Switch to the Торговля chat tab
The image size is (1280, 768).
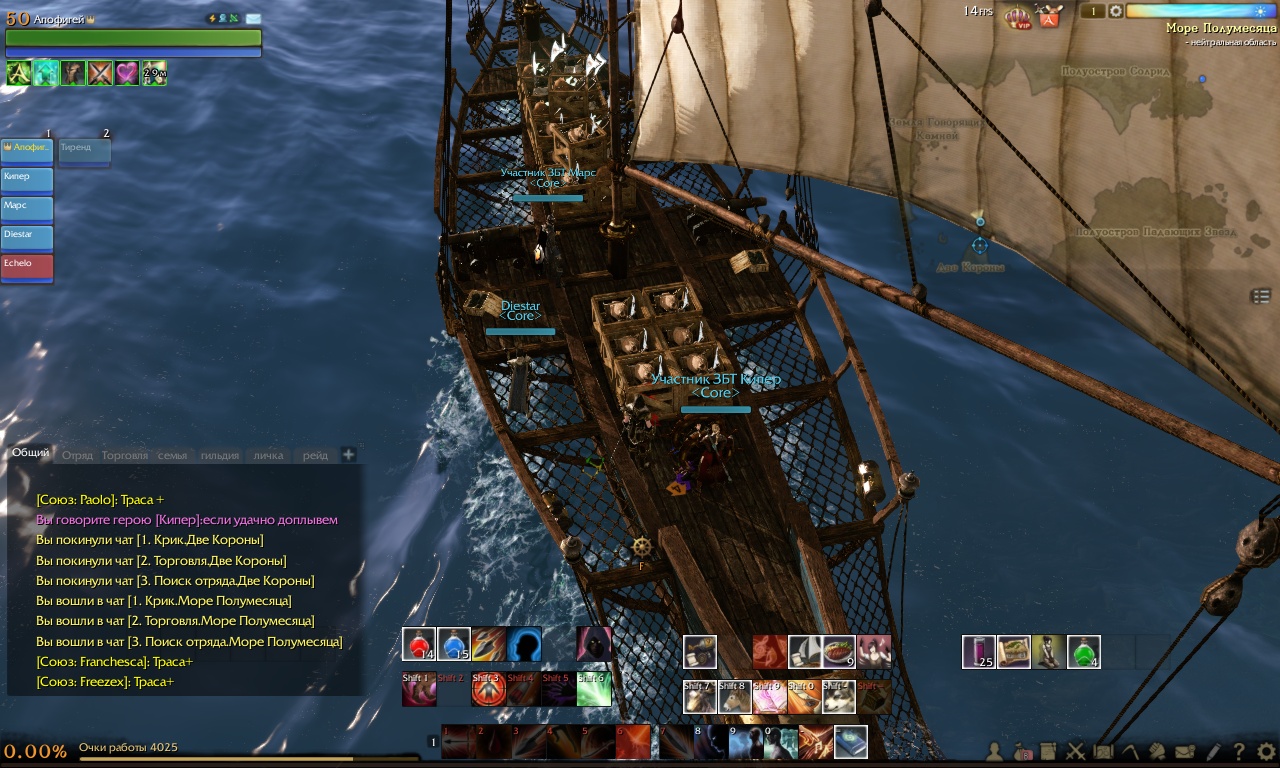point(124,455)
